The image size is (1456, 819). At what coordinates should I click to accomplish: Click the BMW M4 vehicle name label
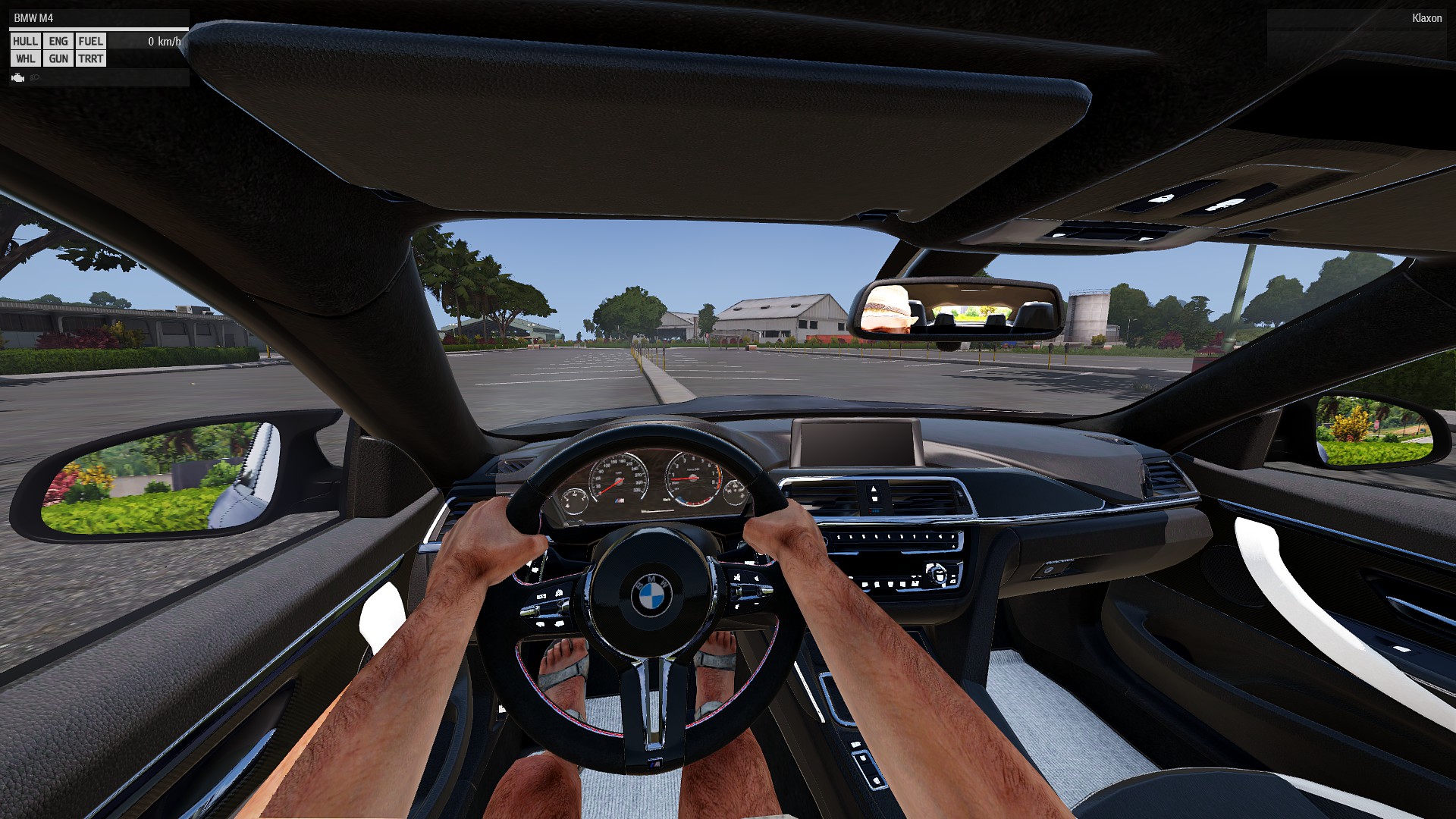click(x=33, y=18)
